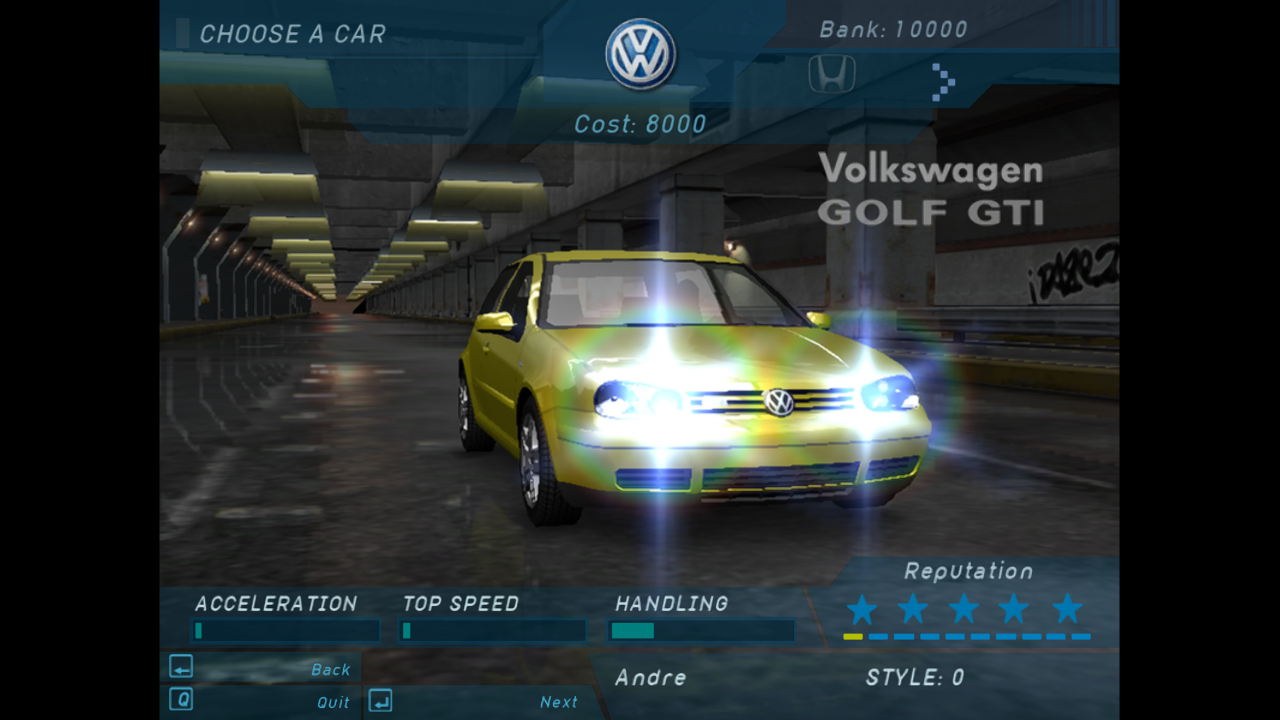Click the middle reputation star icon
Screen dimensions: 1280x720
point(963,607)
